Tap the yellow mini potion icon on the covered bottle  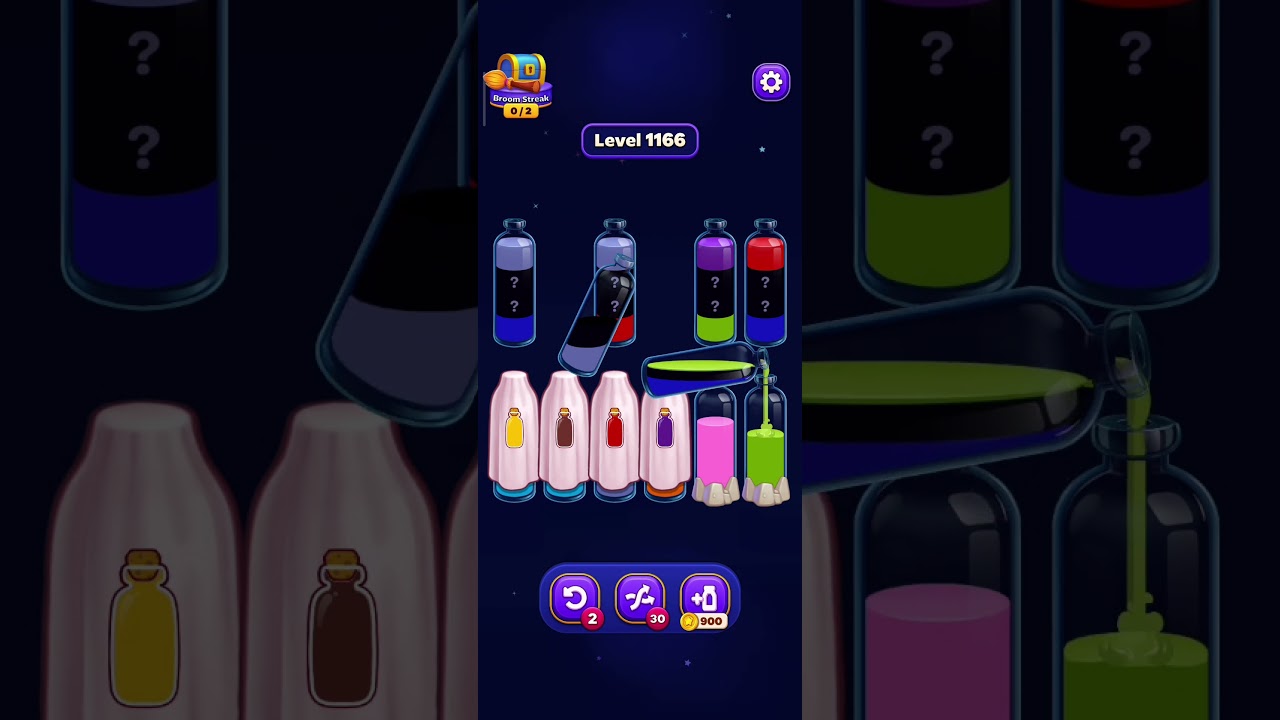click(514, 430)
